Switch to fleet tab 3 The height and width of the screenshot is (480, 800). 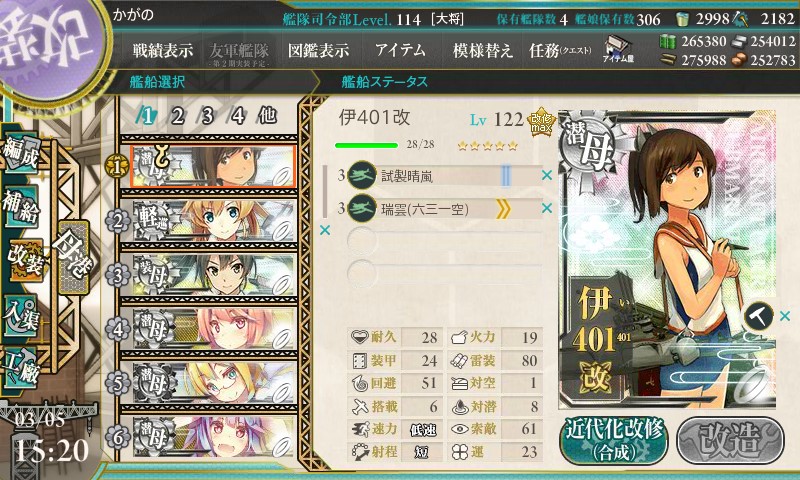coord(207,115)
